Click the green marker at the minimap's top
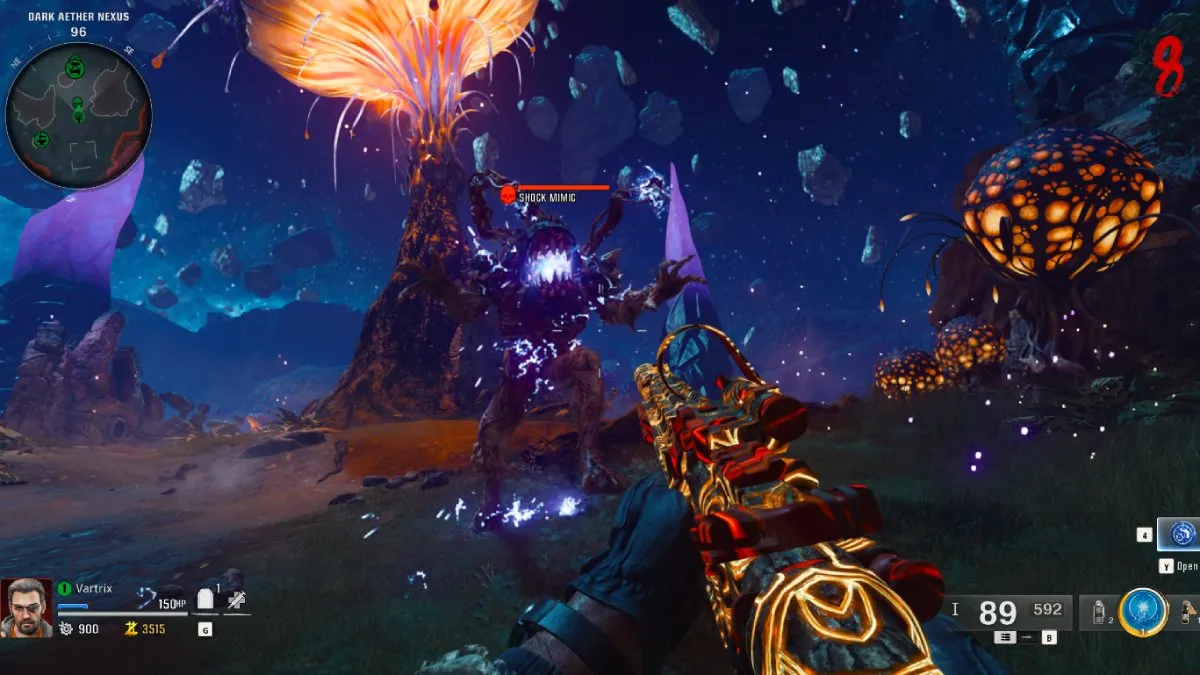This screenshot has width=1200, height=675. 75,68
